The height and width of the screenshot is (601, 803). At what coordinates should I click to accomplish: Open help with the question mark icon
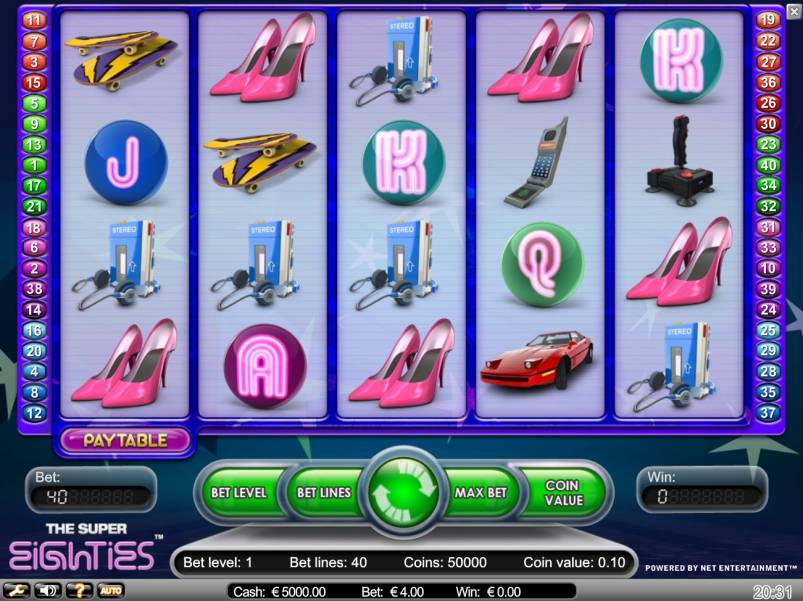click(78, 590)
